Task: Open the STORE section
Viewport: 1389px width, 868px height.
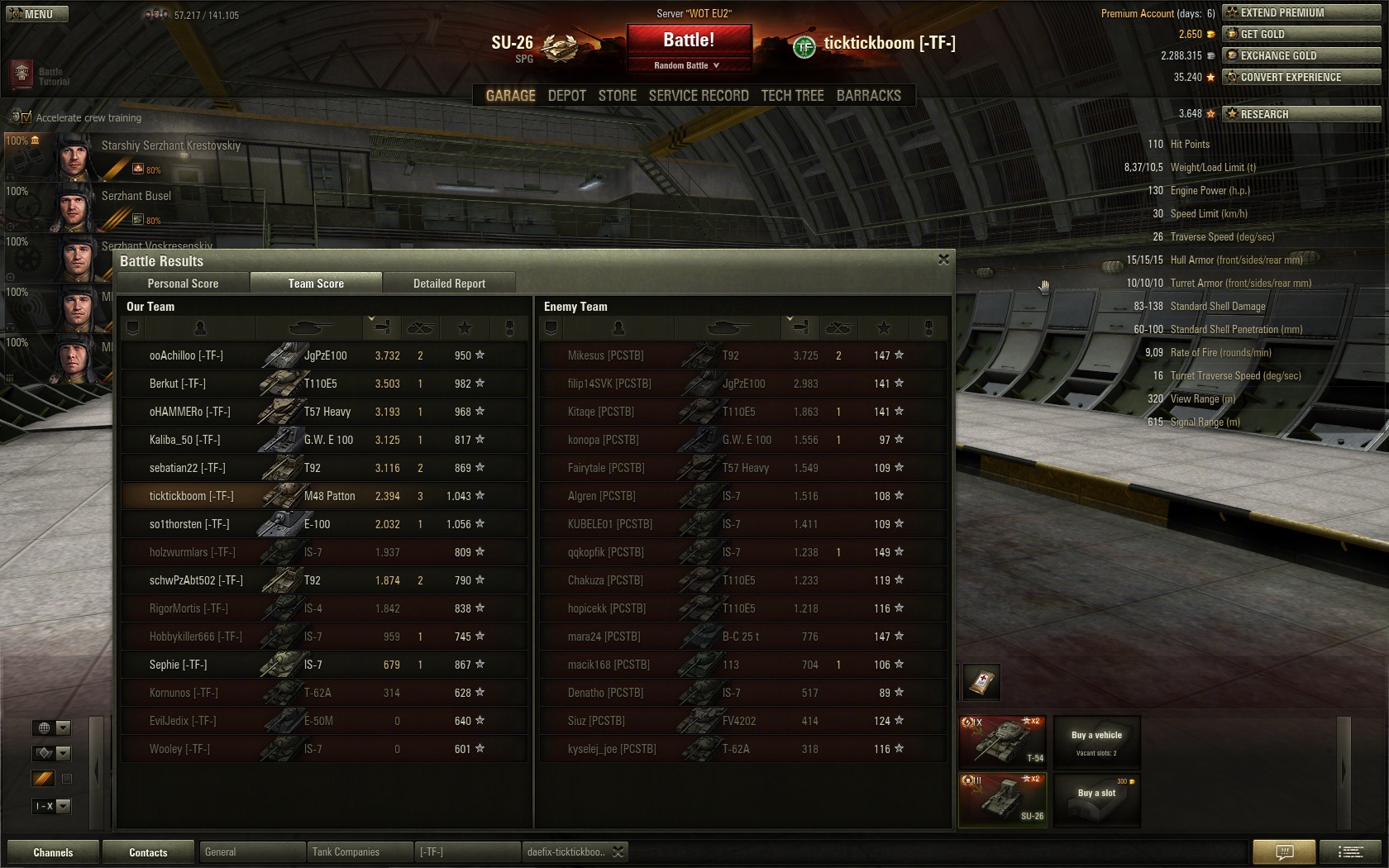Action: point(617,96)
